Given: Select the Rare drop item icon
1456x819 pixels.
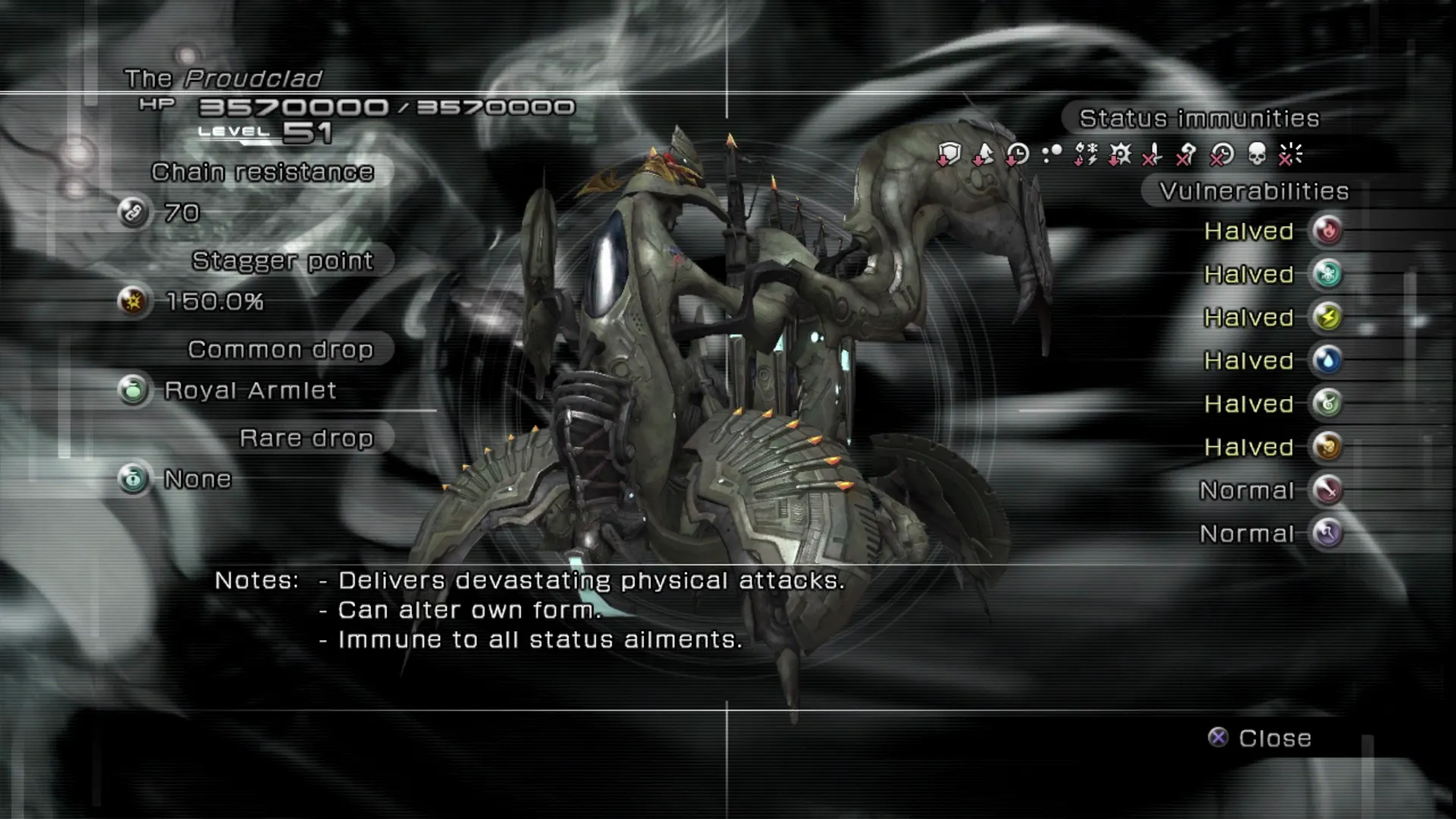Looking at the screenshot, I should point(133,479).
